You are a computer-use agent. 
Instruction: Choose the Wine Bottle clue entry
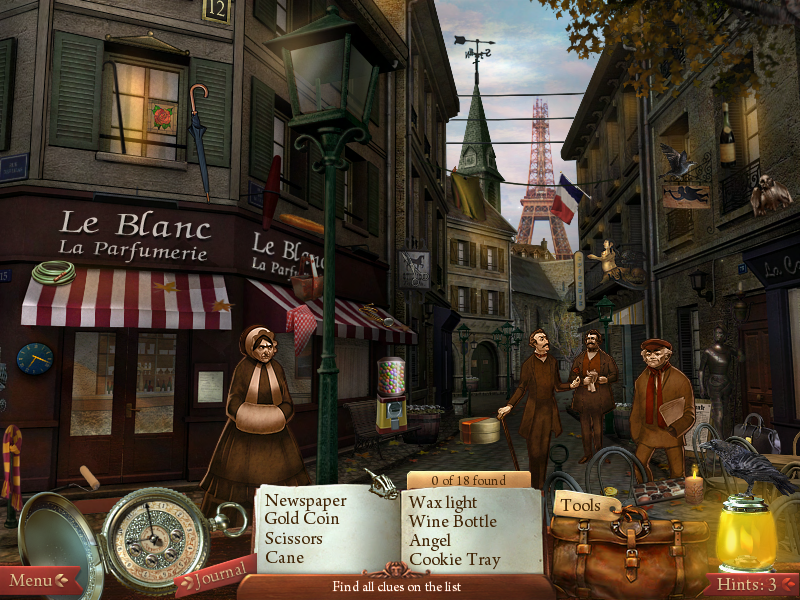coord(452,520)
